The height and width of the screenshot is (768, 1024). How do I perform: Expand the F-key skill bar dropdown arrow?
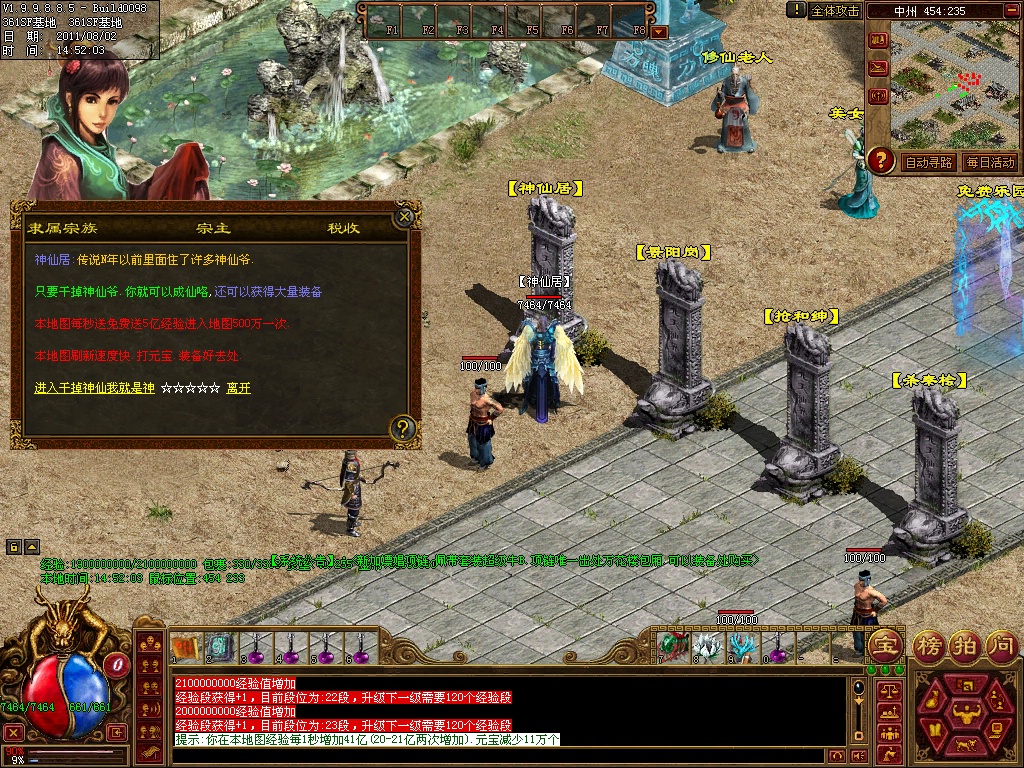(659, 31)
